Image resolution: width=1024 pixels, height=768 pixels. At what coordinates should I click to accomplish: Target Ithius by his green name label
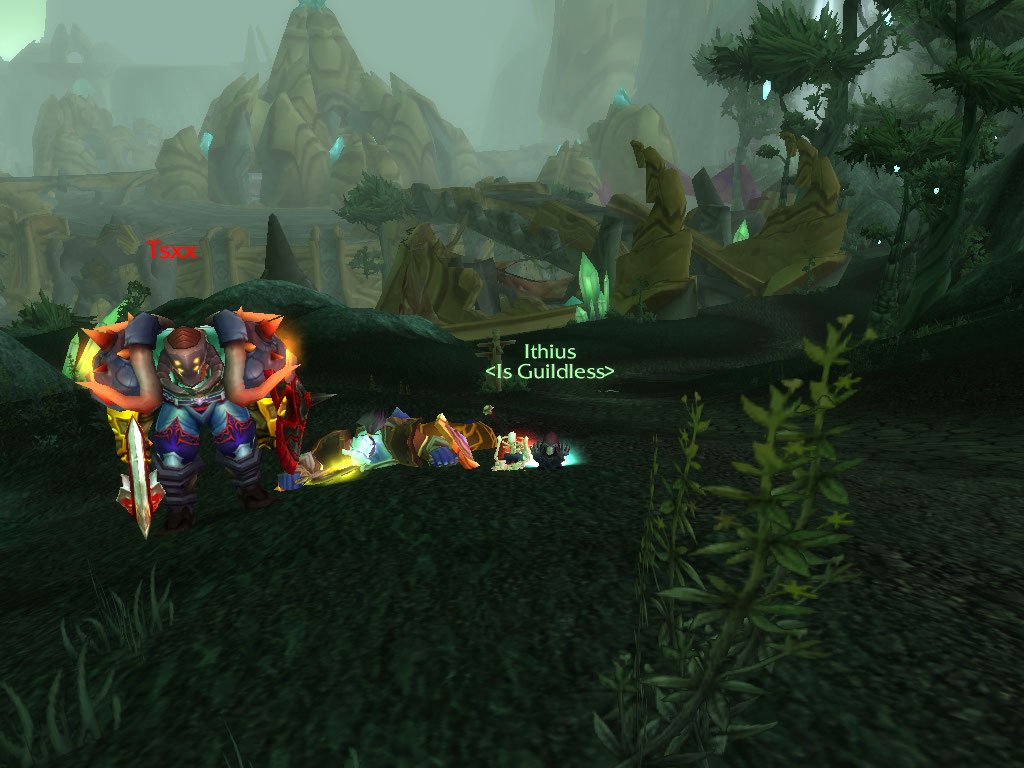point(550,352)
